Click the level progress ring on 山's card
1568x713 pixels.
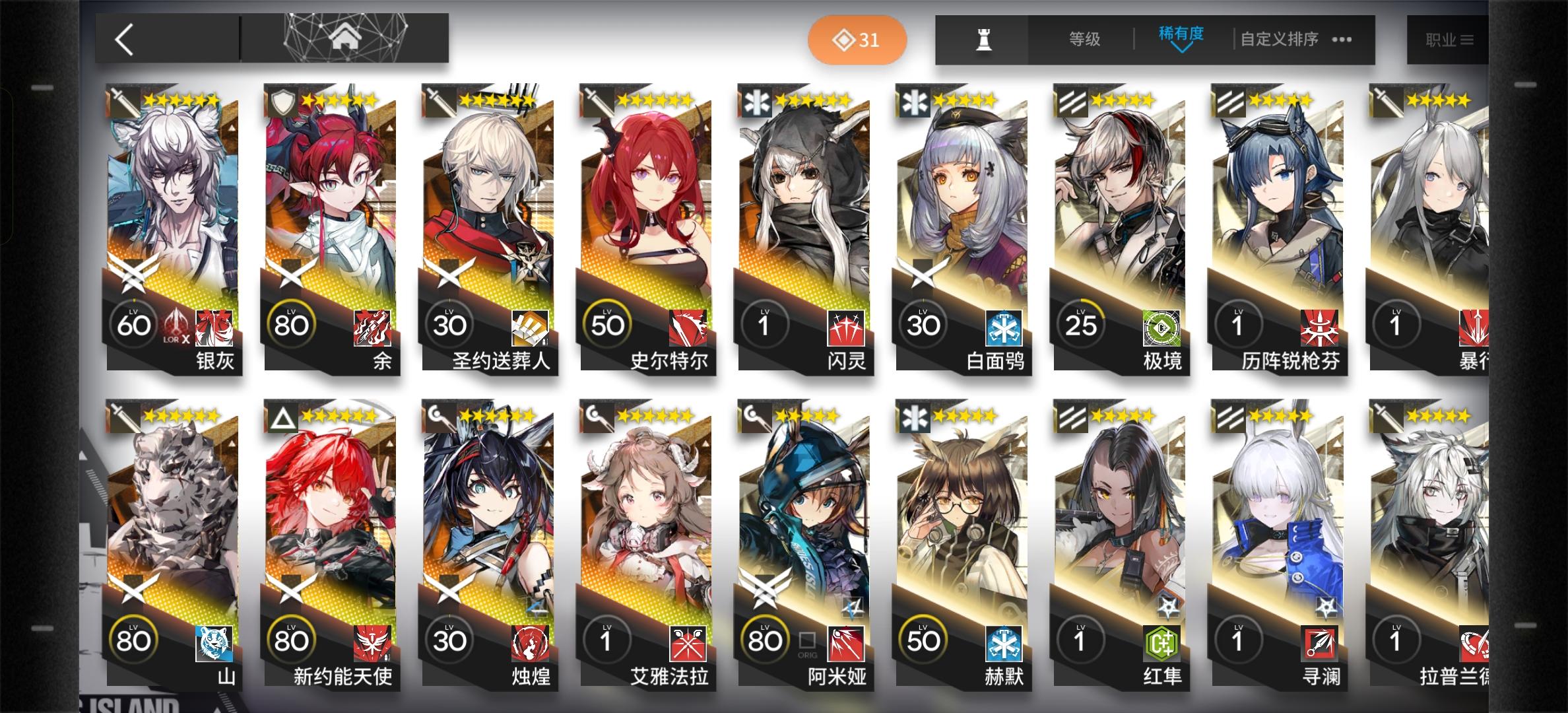(x=134, y=638)
